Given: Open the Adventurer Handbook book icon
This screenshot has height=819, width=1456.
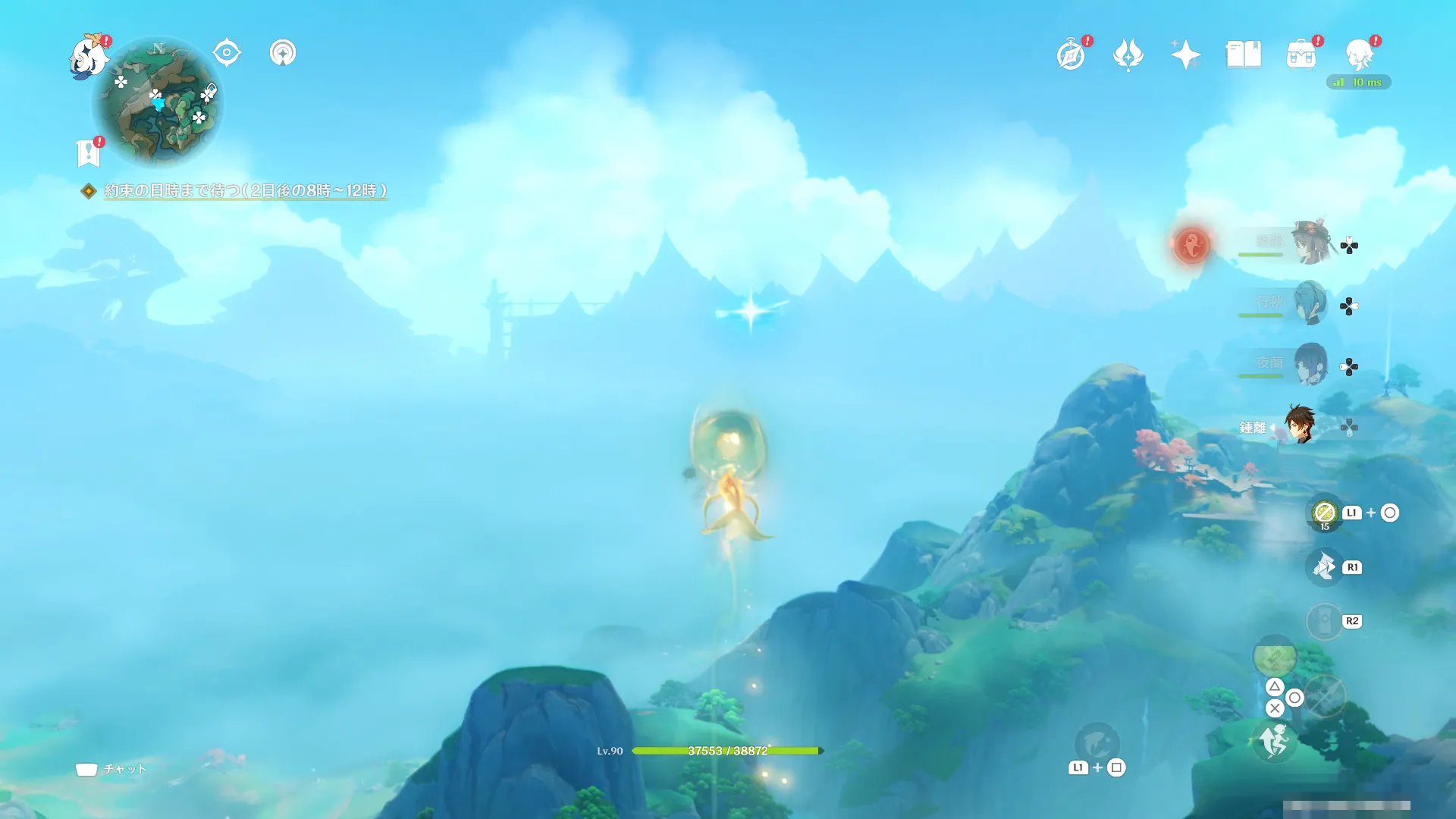Looking at the screenshot, I should pyautogui.click(x=1243, y=55).
